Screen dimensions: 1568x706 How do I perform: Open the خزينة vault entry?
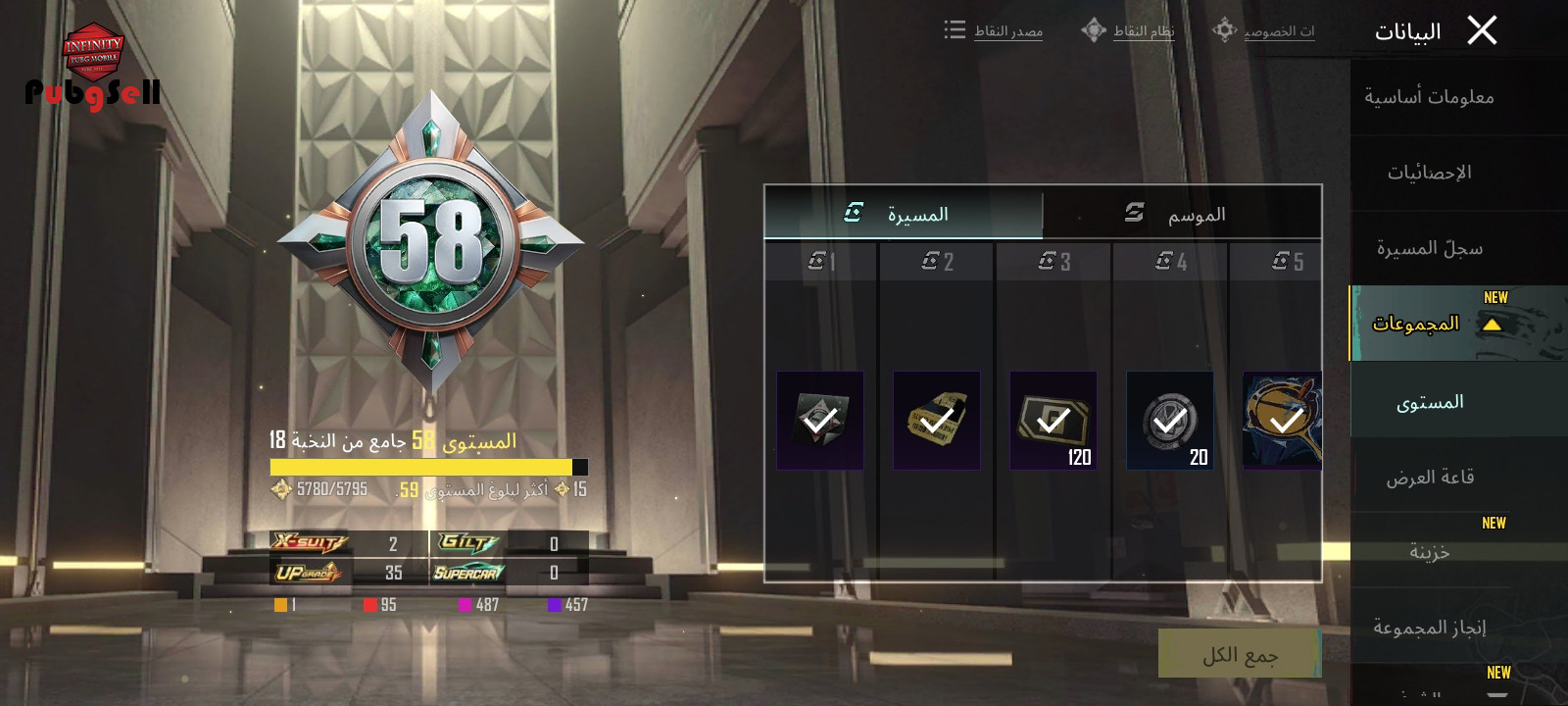(x=1430, y=552)
